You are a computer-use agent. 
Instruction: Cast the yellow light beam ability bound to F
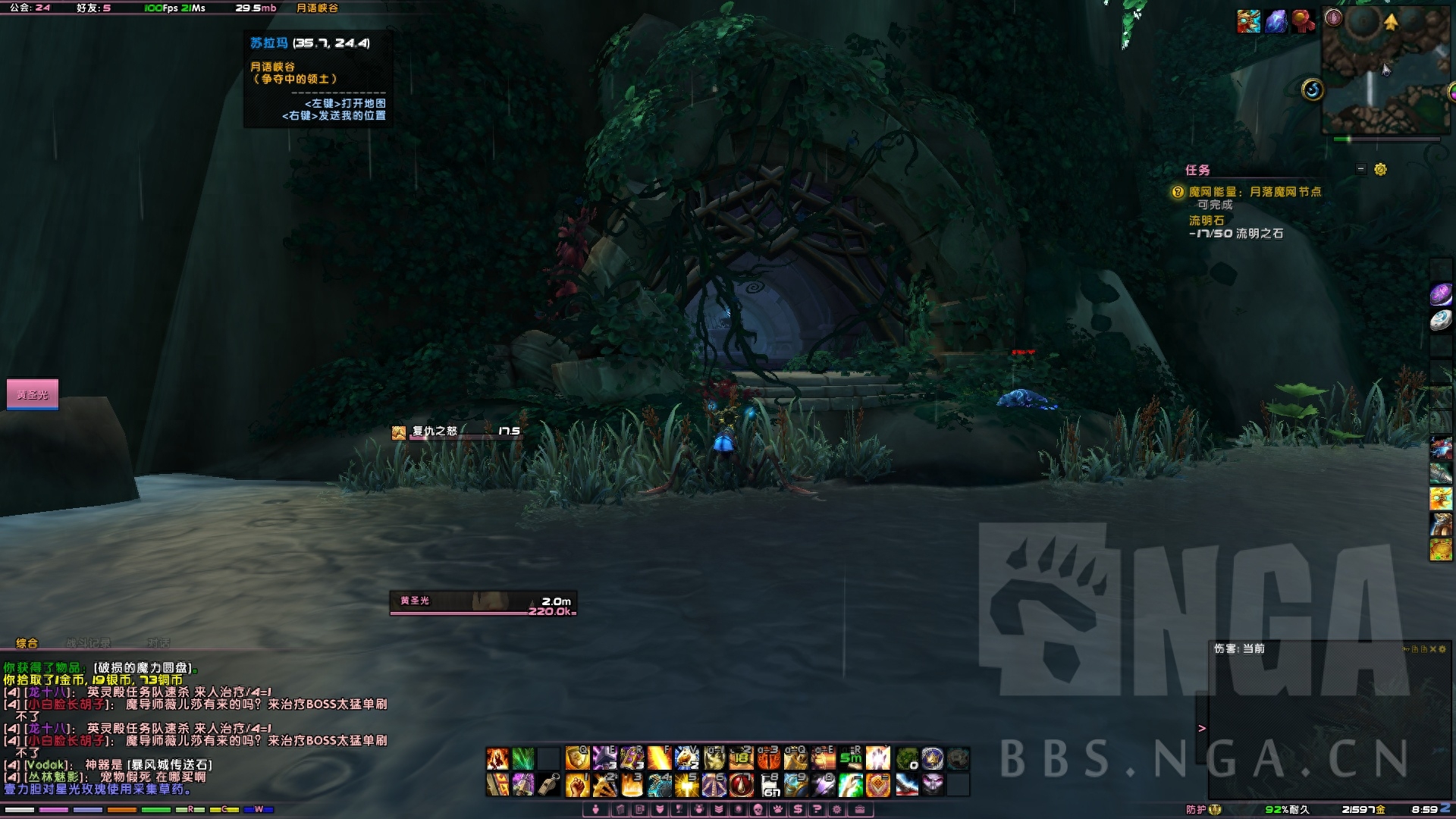point(659,758)
